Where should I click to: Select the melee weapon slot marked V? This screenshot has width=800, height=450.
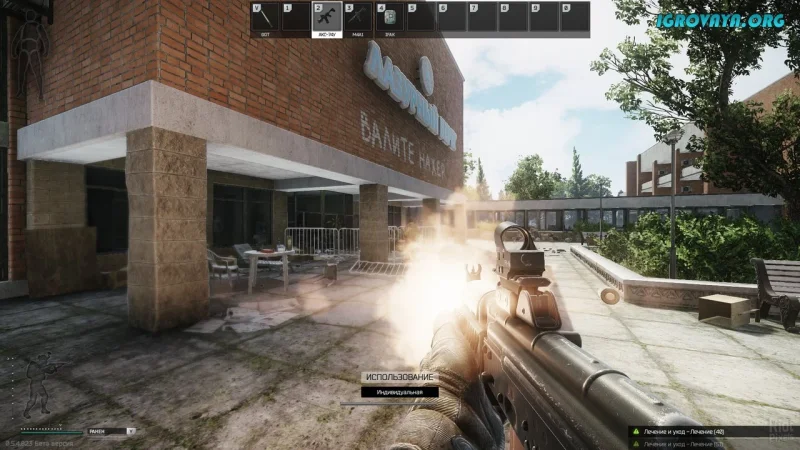tap(266, 19)
